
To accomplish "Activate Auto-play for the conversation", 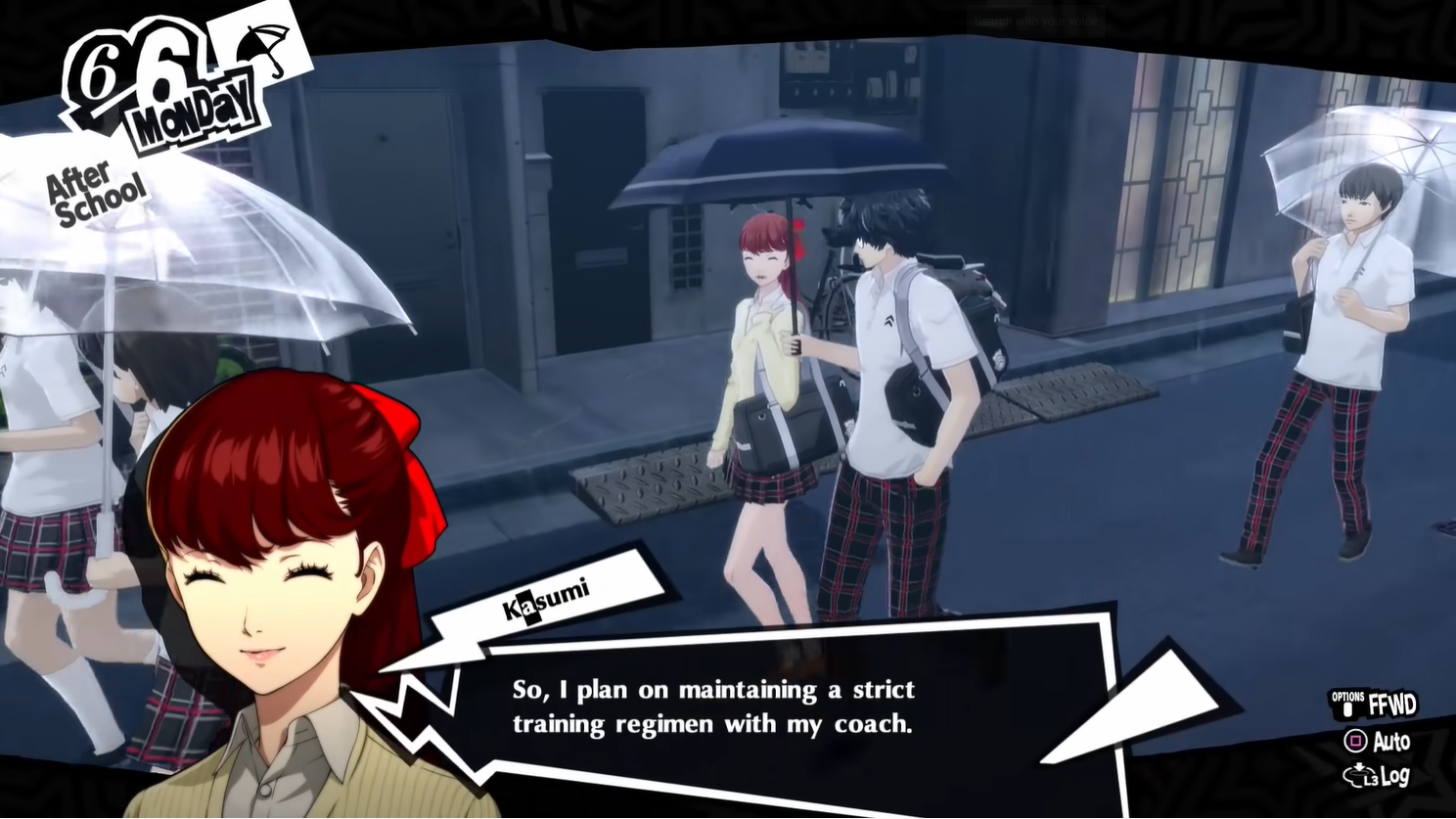I will [1389, 742].
